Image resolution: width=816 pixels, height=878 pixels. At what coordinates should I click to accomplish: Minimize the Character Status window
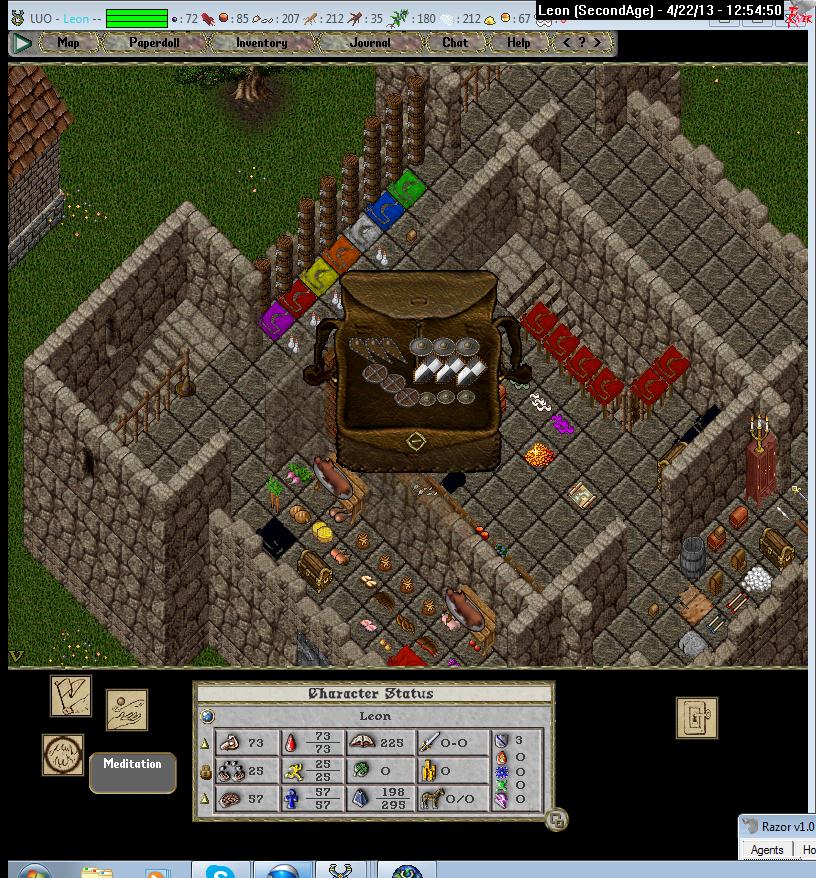(557, 820)
